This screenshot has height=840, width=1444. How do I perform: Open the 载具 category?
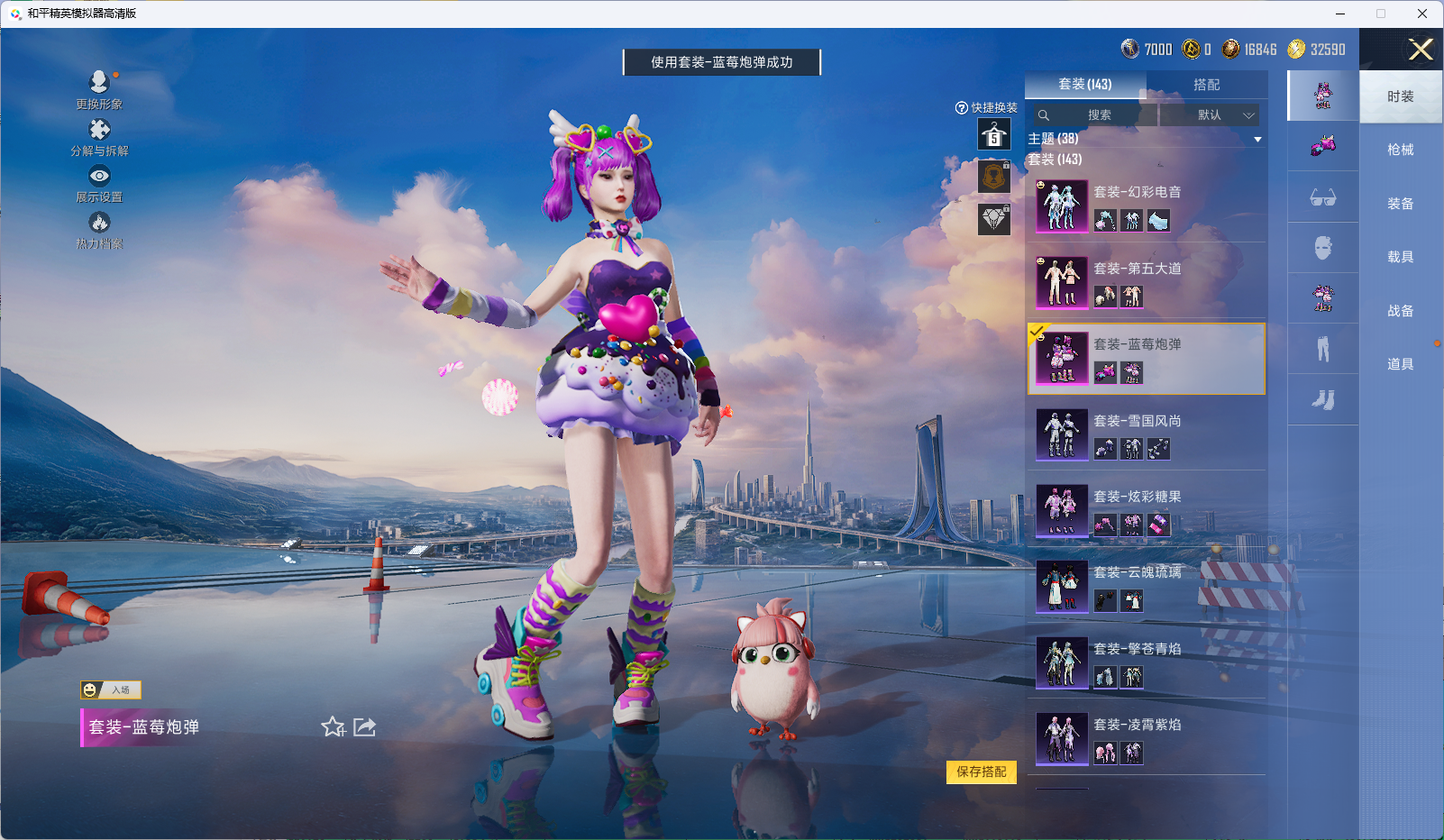1400,257
